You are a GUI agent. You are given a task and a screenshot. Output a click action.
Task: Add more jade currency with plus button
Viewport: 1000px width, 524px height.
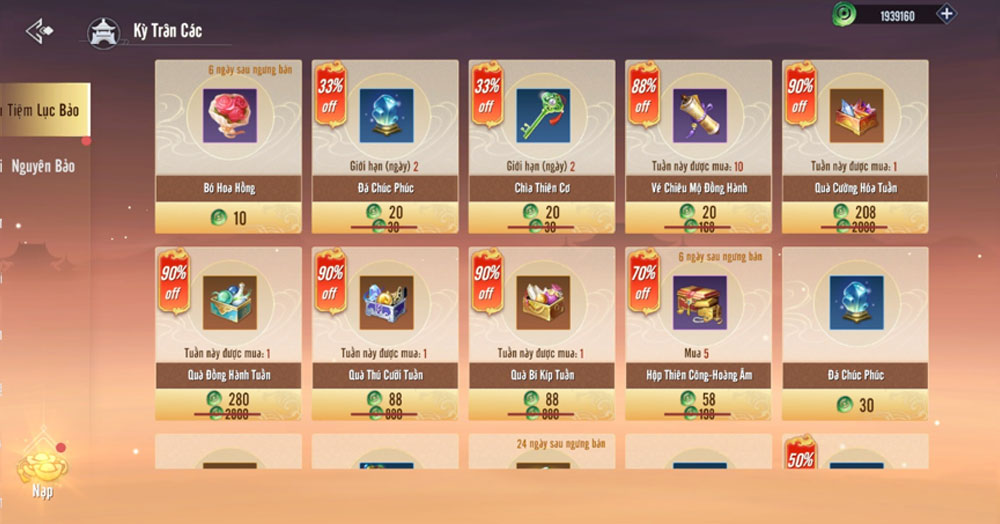(946, 15)
